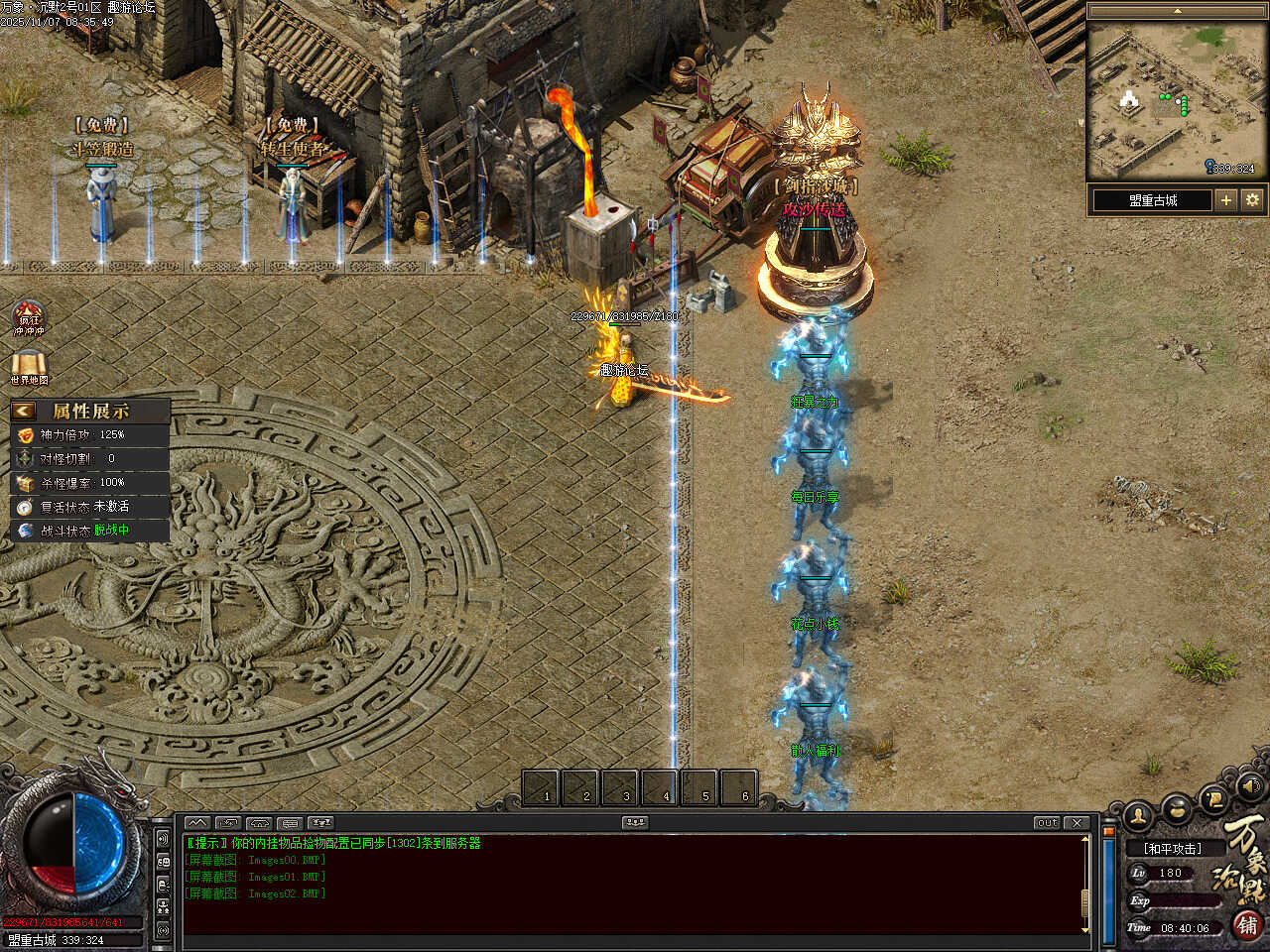Click the chat message log area
This screenshot has width=1270, height=952.
pos(635,885)
